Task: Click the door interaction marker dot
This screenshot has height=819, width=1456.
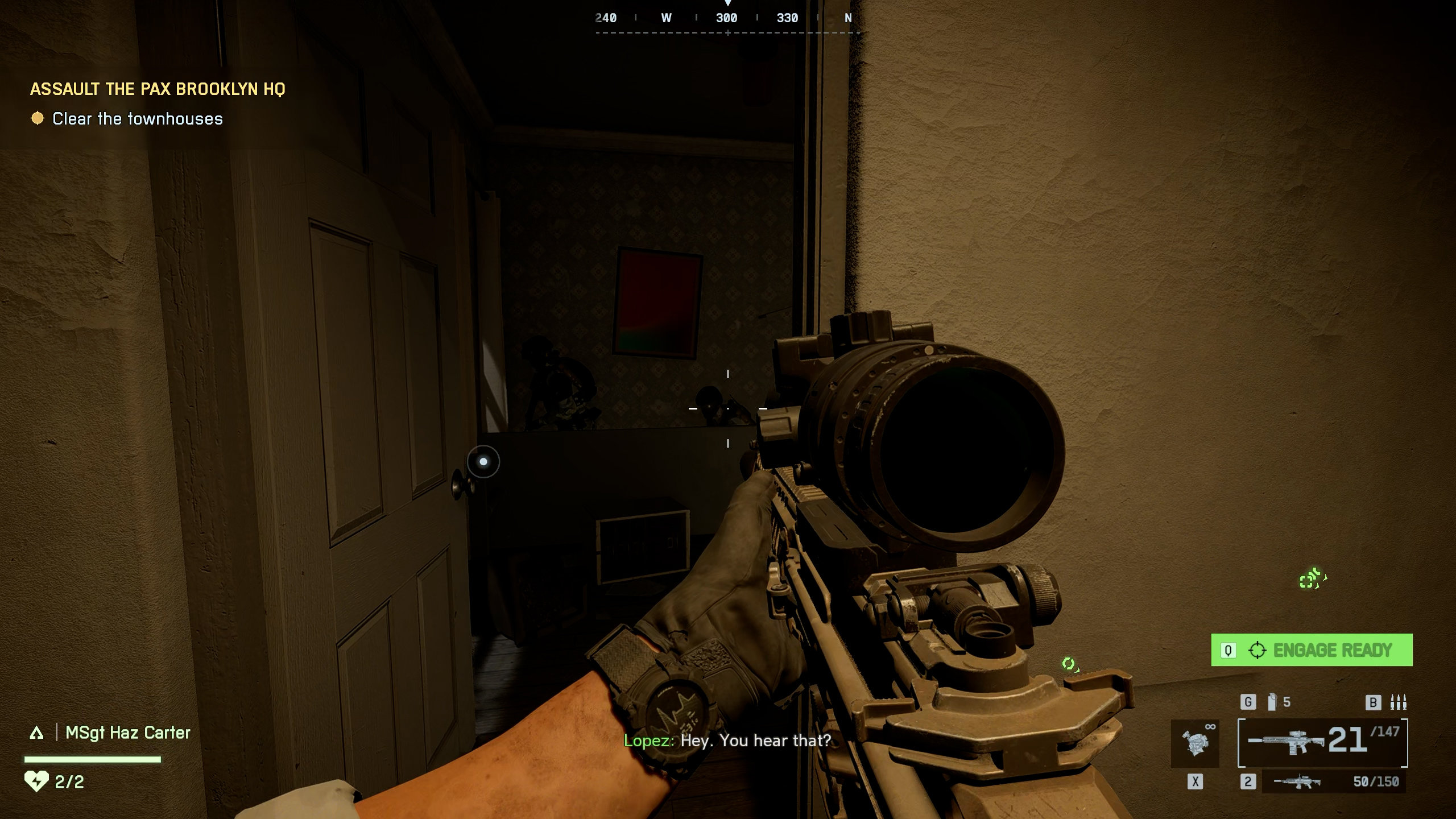Action: pos(483,462)
